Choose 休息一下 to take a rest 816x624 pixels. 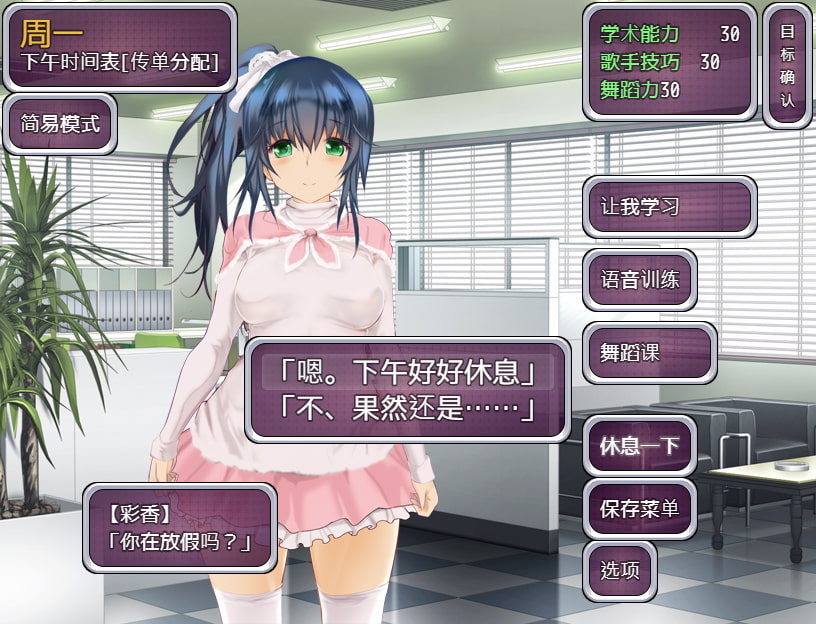[640, 445]
